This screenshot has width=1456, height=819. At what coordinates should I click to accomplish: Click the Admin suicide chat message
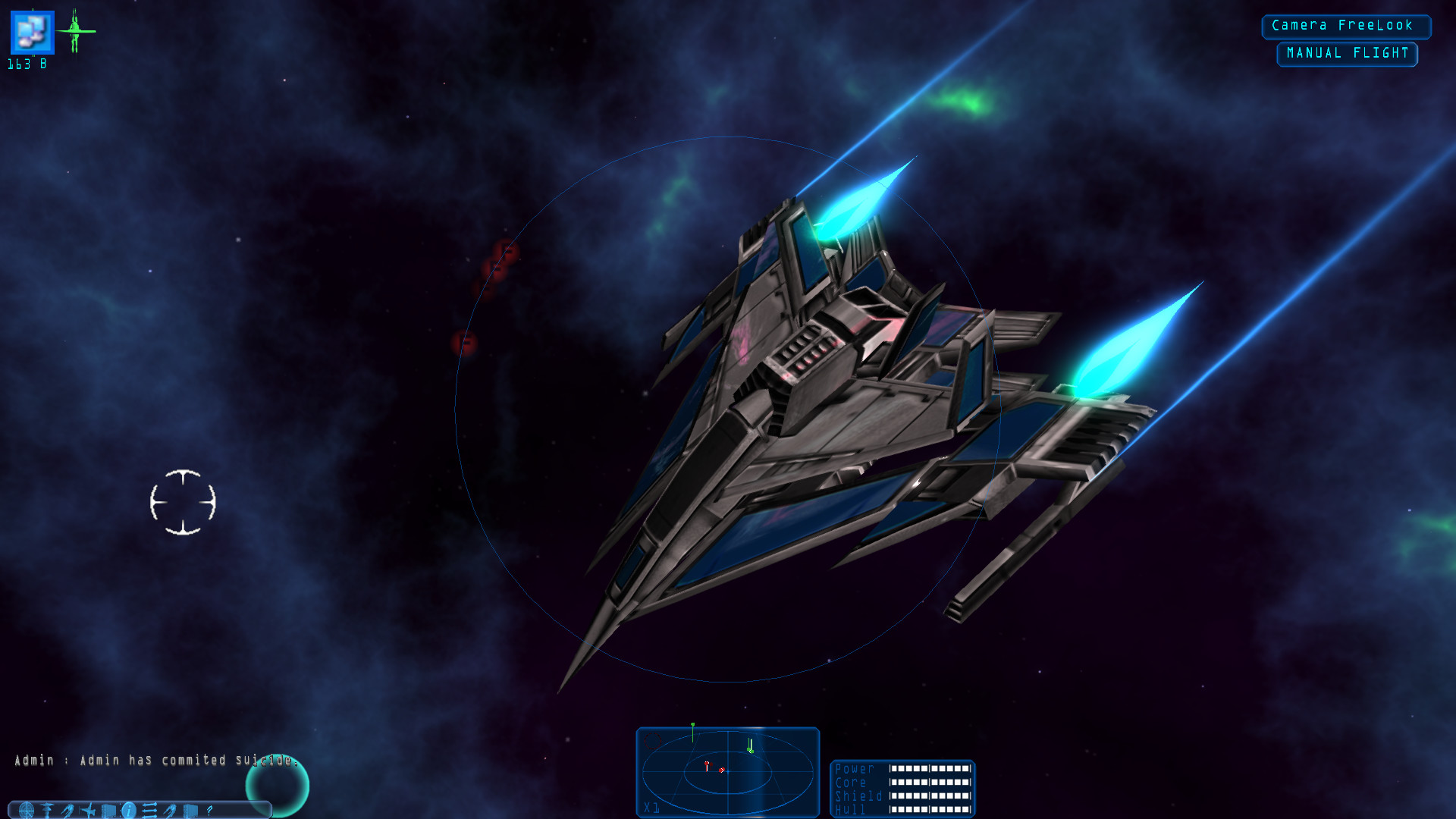152,759
